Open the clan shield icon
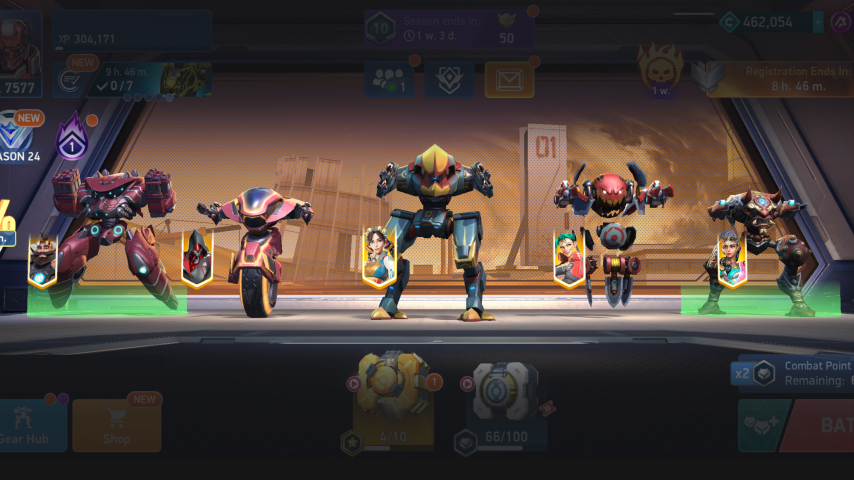 tap(449, 80)
